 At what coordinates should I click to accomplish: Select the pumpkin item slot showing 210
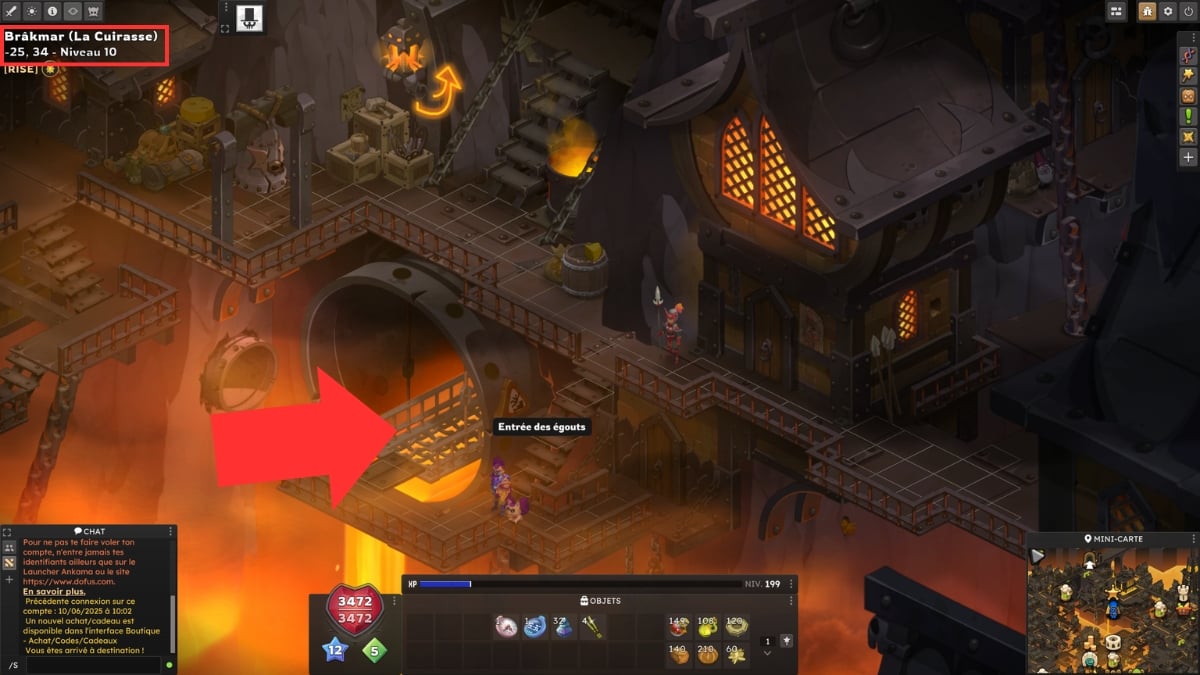click(707, 655)
